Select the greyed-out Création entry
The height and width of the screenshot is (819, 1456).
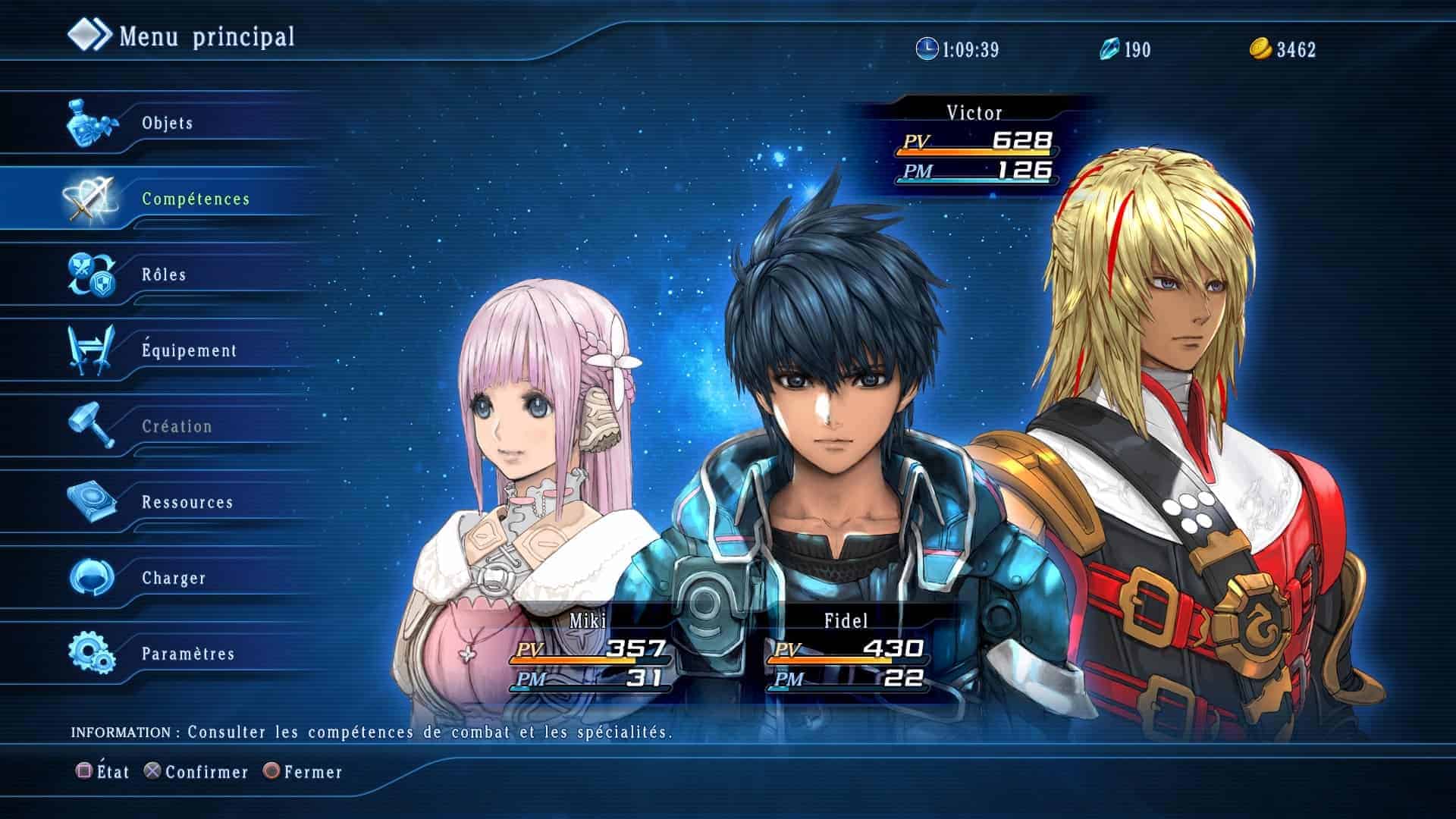click(177, 426)
